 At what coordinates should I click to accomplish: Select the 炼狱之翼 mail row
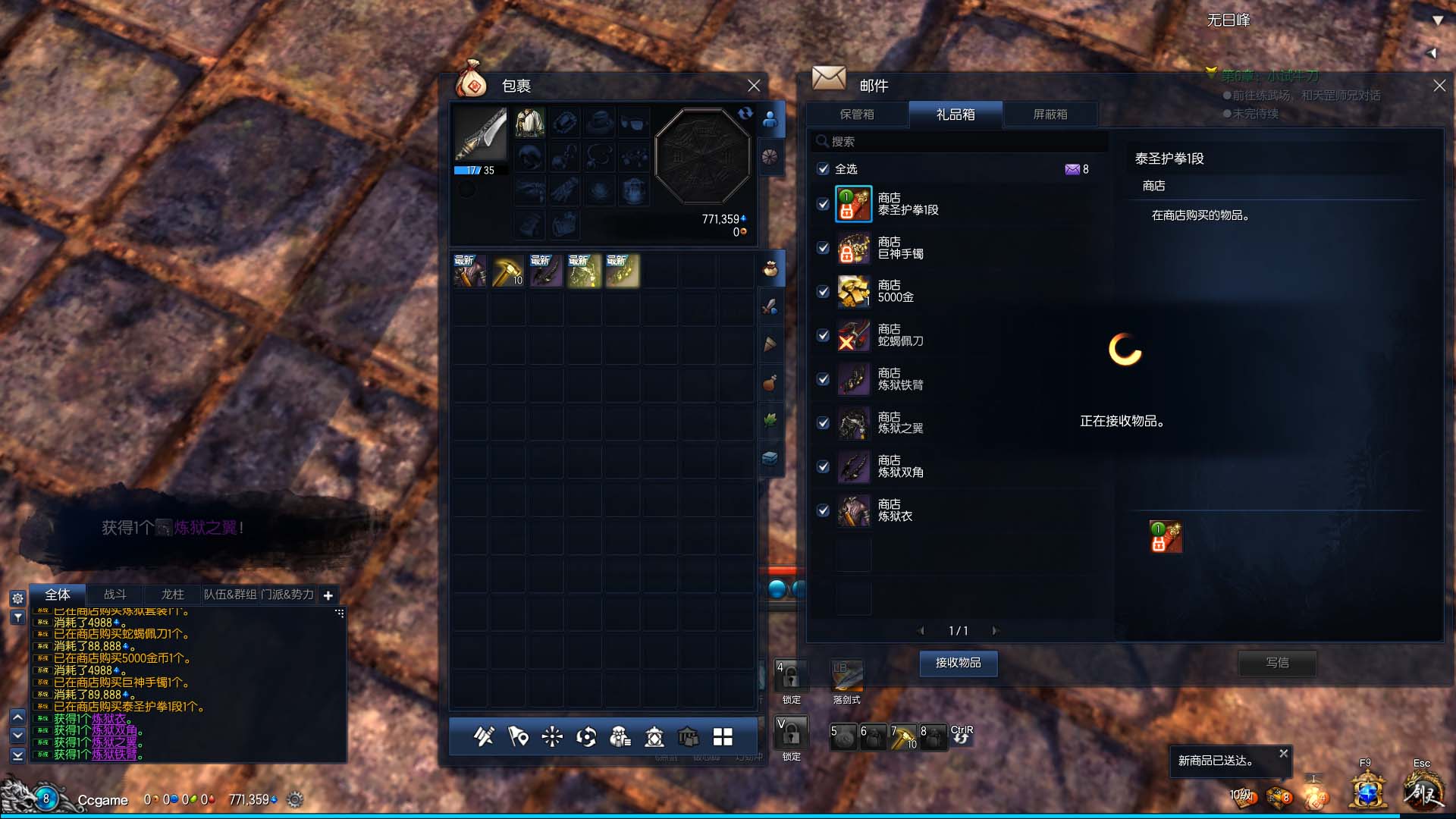coord(900,423)
